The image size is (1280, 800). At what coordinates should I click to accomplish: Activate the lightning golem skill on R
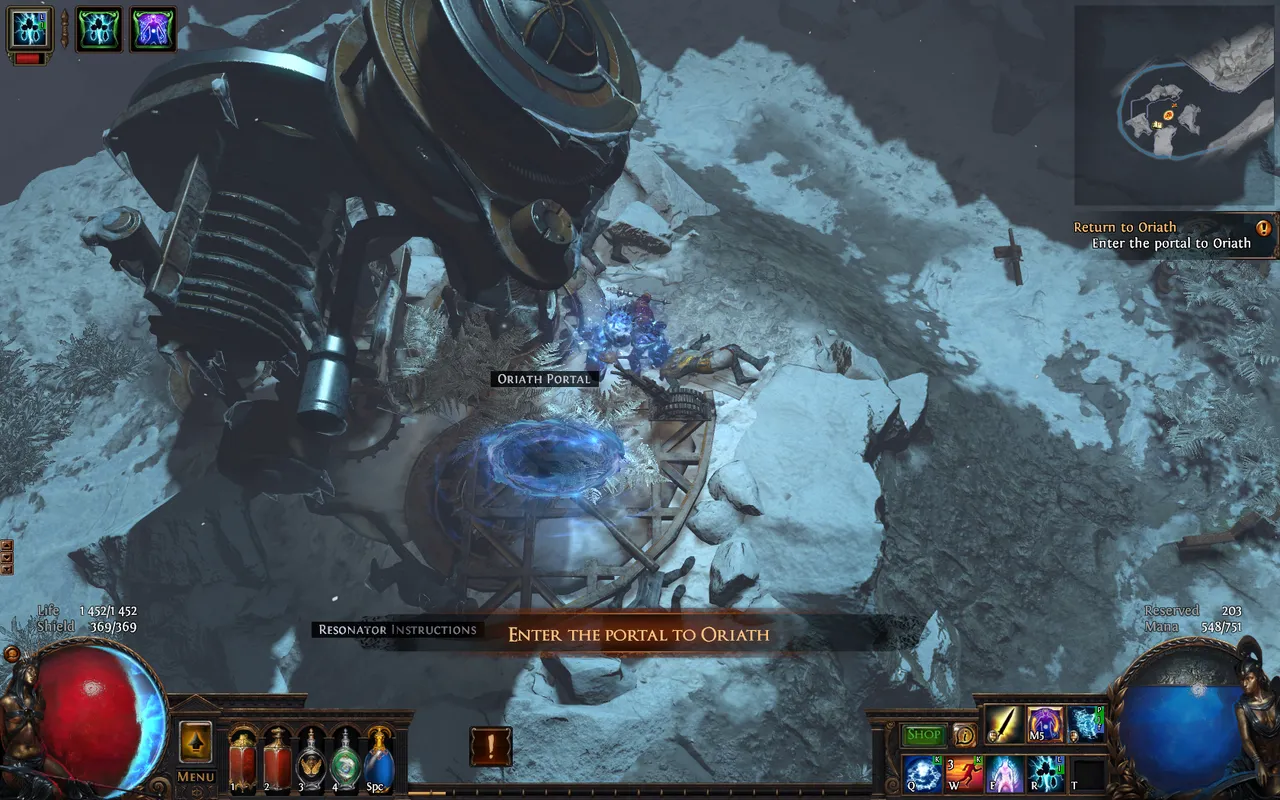1047,774
